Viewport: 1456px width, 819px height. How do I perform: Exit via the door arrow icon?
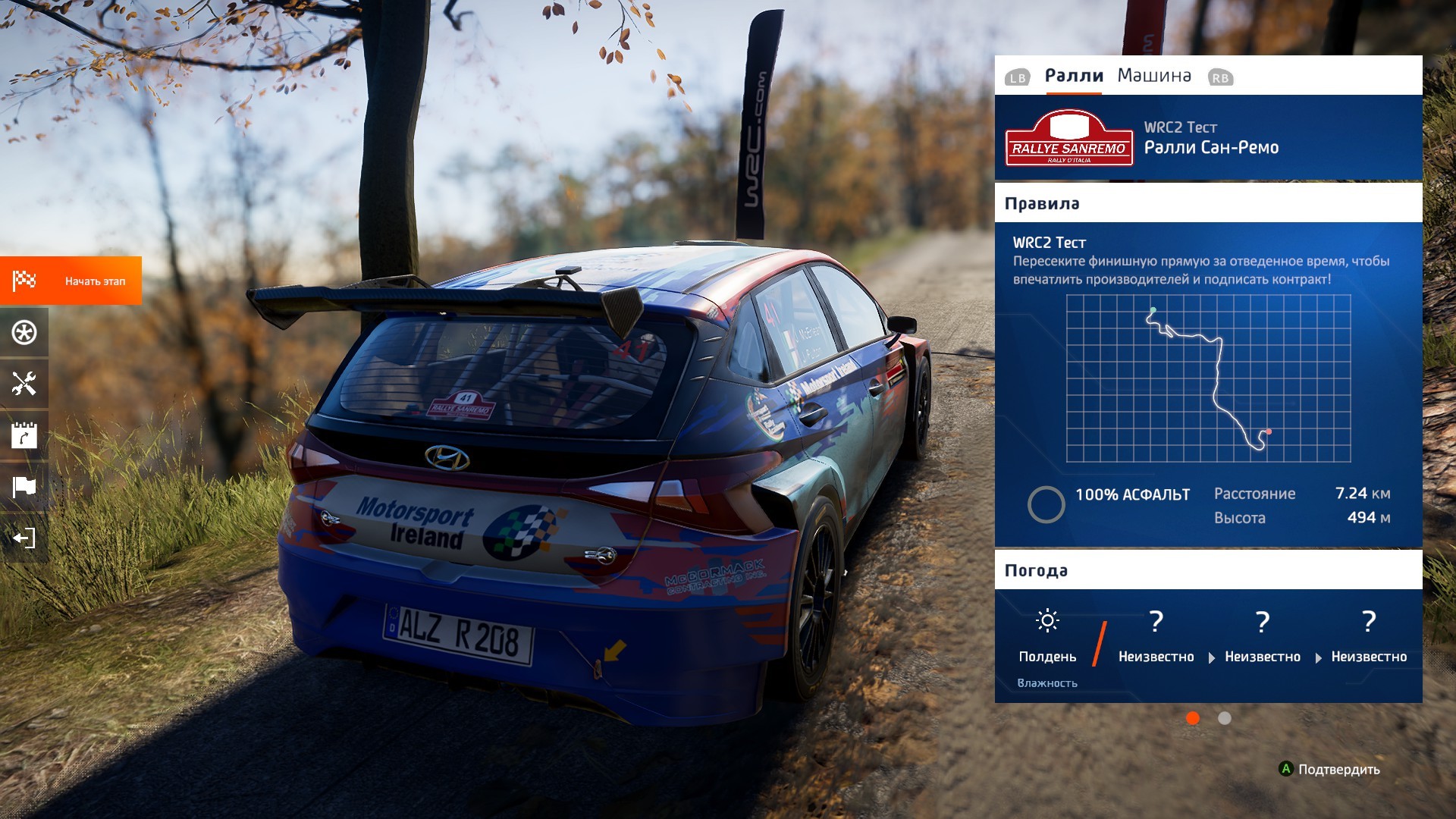(24, 538)
